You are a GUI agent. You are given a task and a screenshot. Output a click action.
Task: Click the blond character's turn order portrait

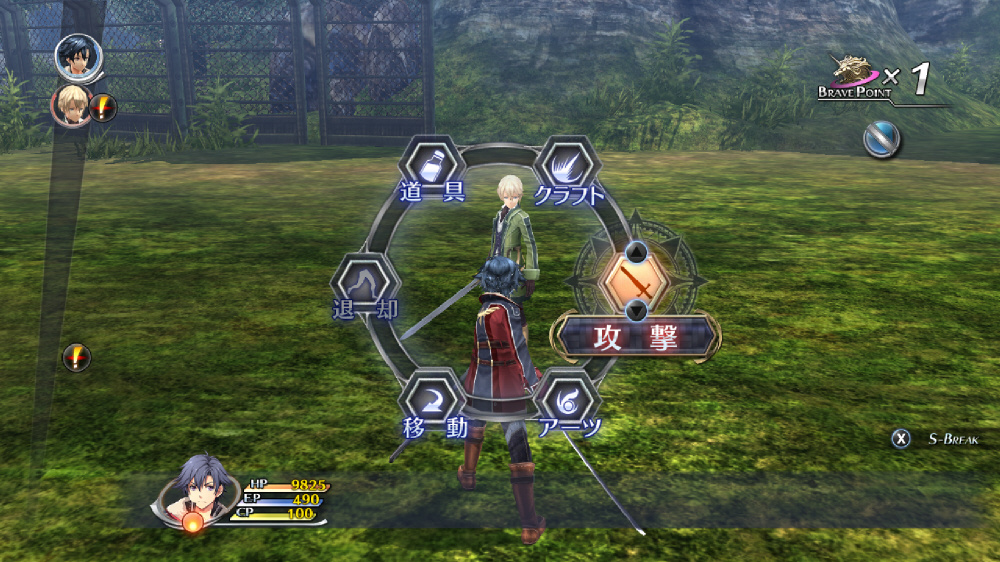(72, 103)
